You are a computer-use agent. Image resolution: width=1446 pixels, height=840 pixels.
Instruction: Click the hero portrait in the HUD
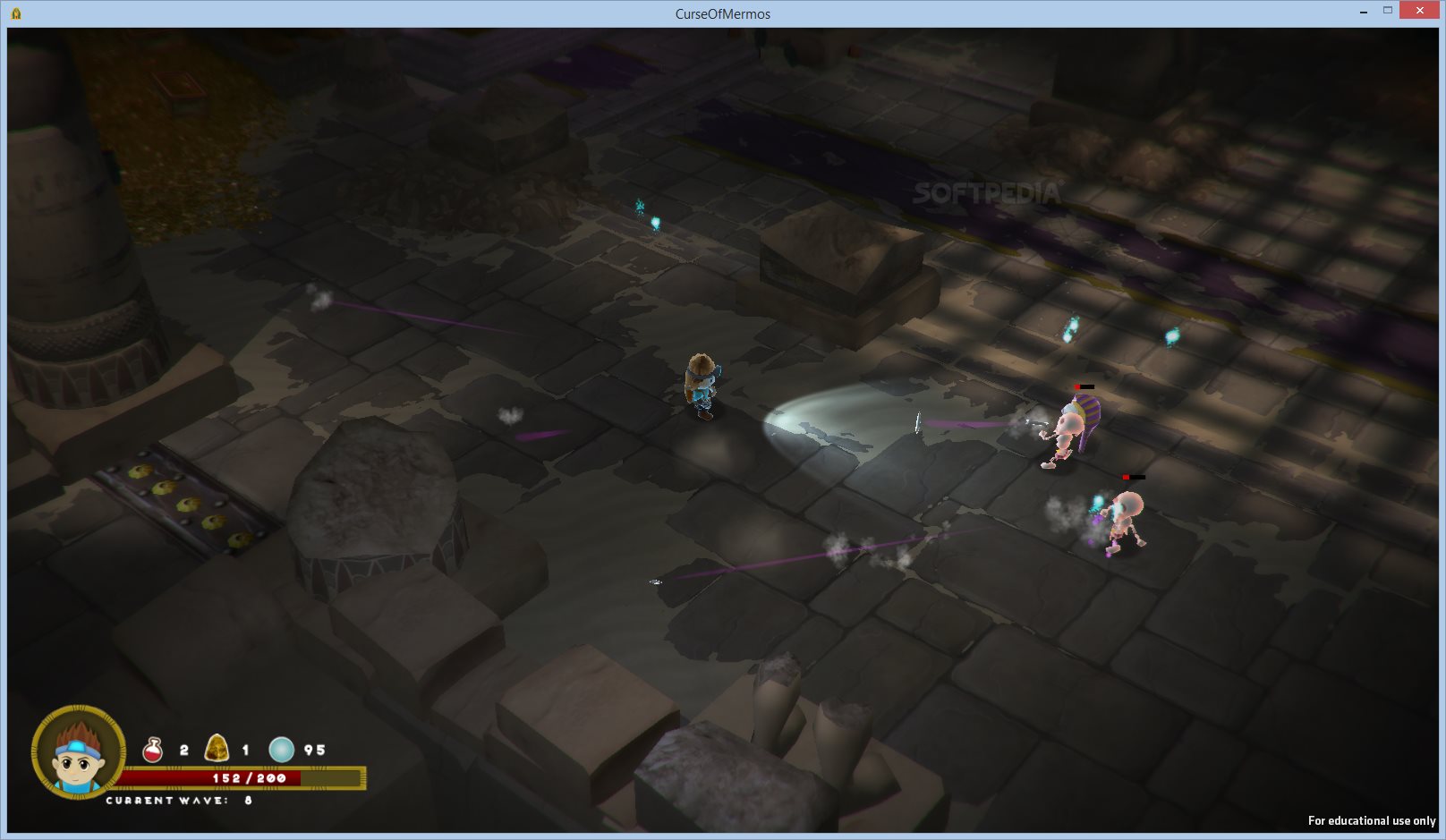[x=79, y=751]
